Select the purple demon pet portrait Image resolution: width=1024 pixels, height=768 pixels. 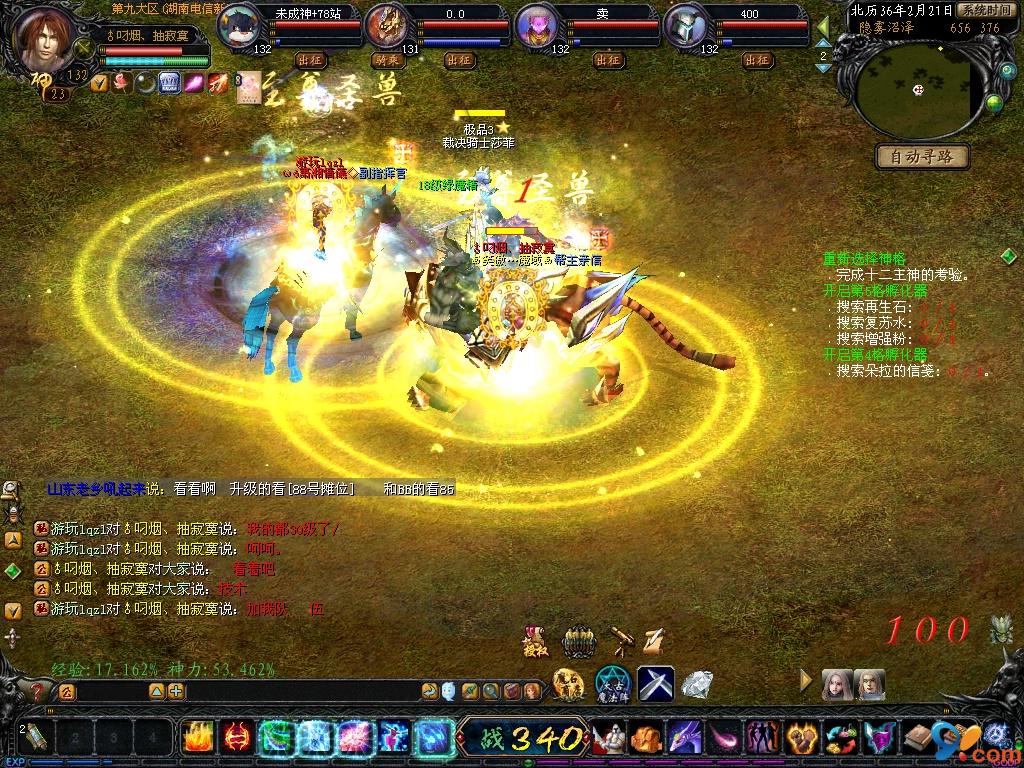[x=536, y=26]
